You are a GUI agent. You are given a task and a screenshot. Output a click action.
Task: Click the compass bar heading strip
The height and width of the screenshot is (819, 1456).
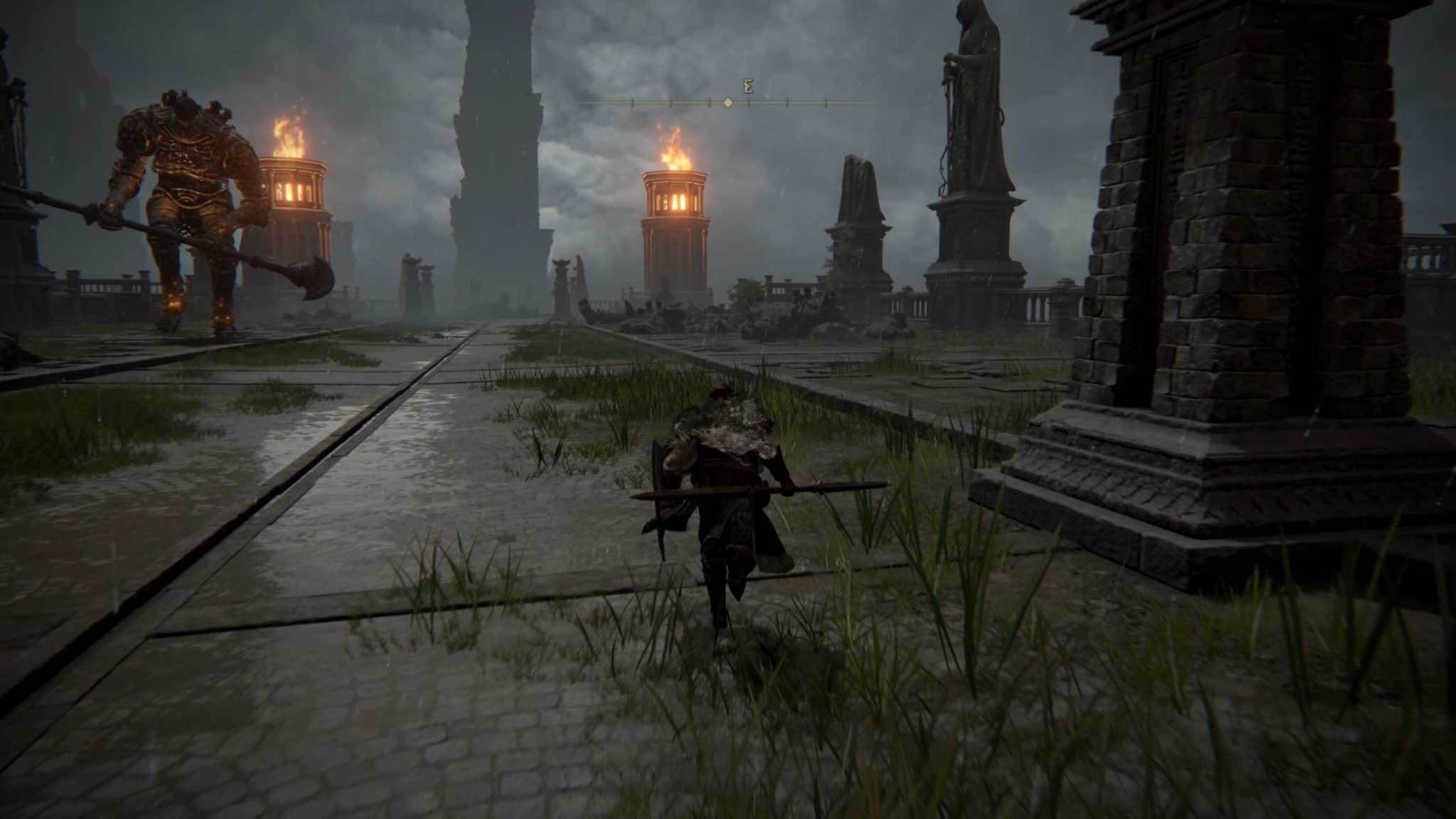pos(728,103)
